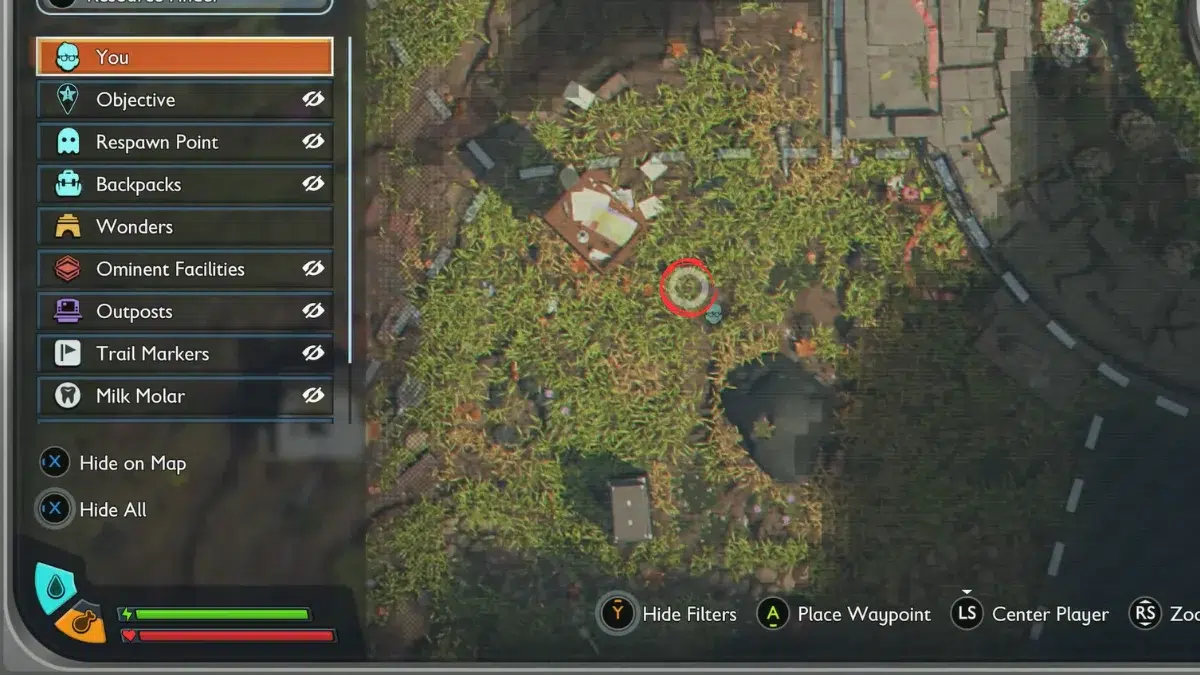Select the Wonders filter row

coord(185,227)
